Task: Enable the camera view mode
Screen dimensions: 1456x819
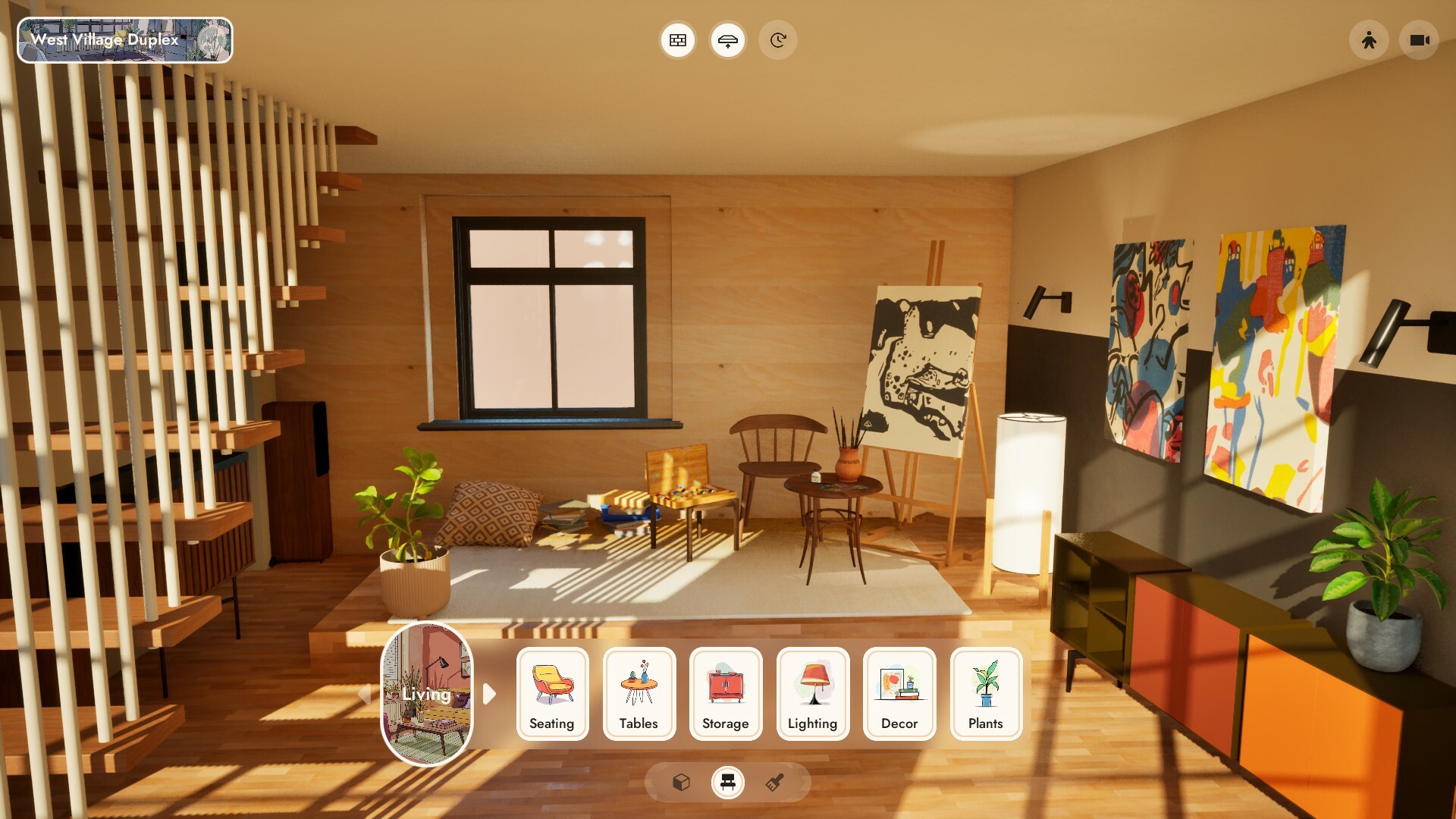Action: point(1418,39)
